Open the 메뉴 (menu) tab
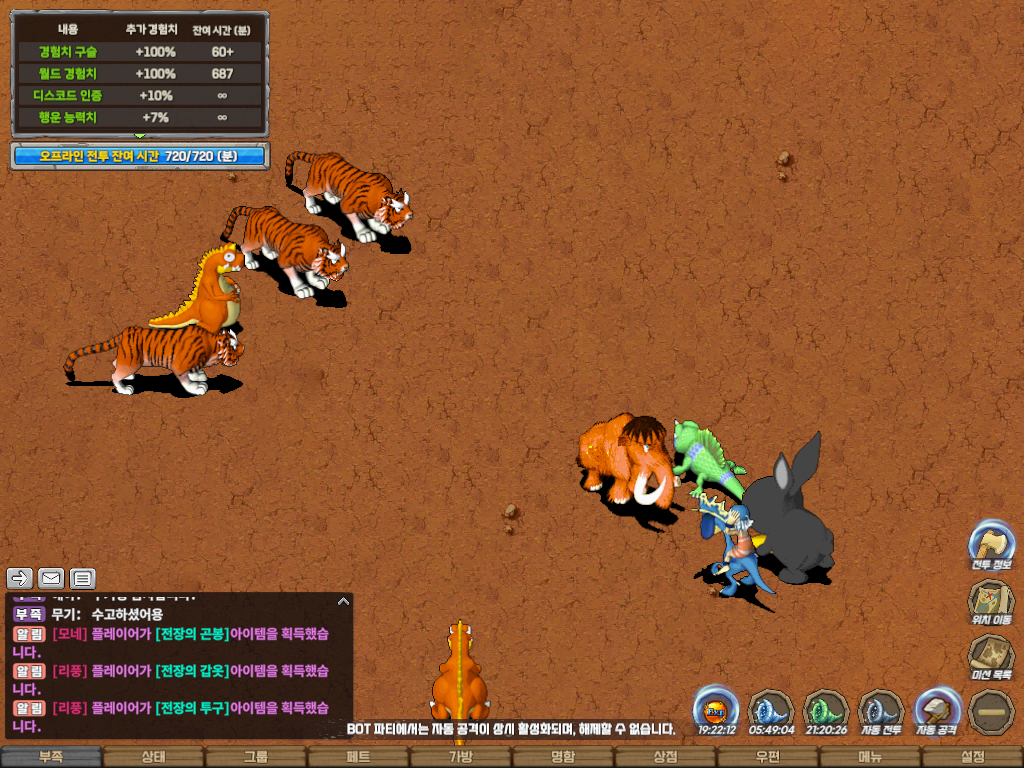 (870, 757)
